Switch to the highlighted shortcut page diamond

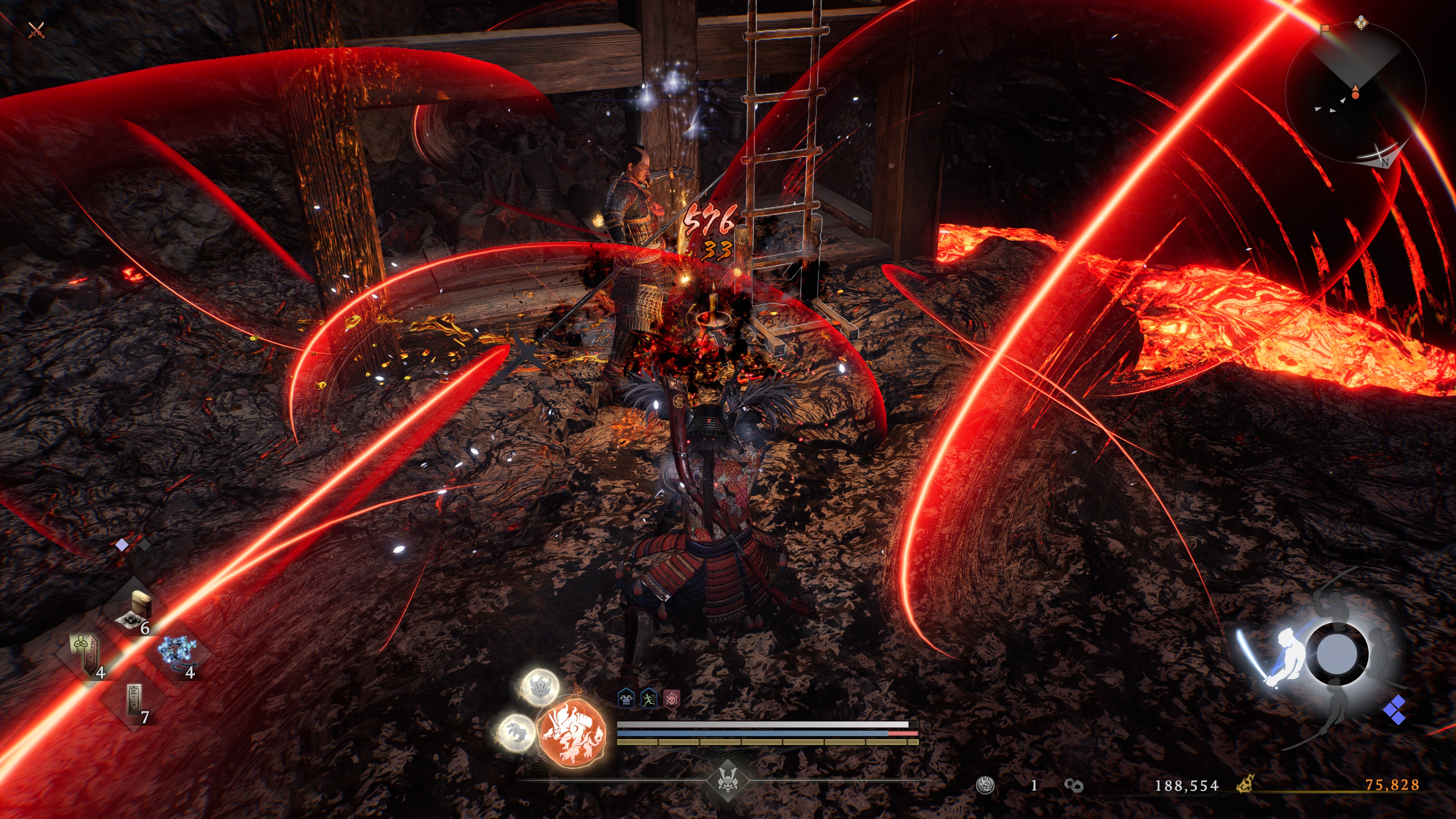tap(121, 545)
